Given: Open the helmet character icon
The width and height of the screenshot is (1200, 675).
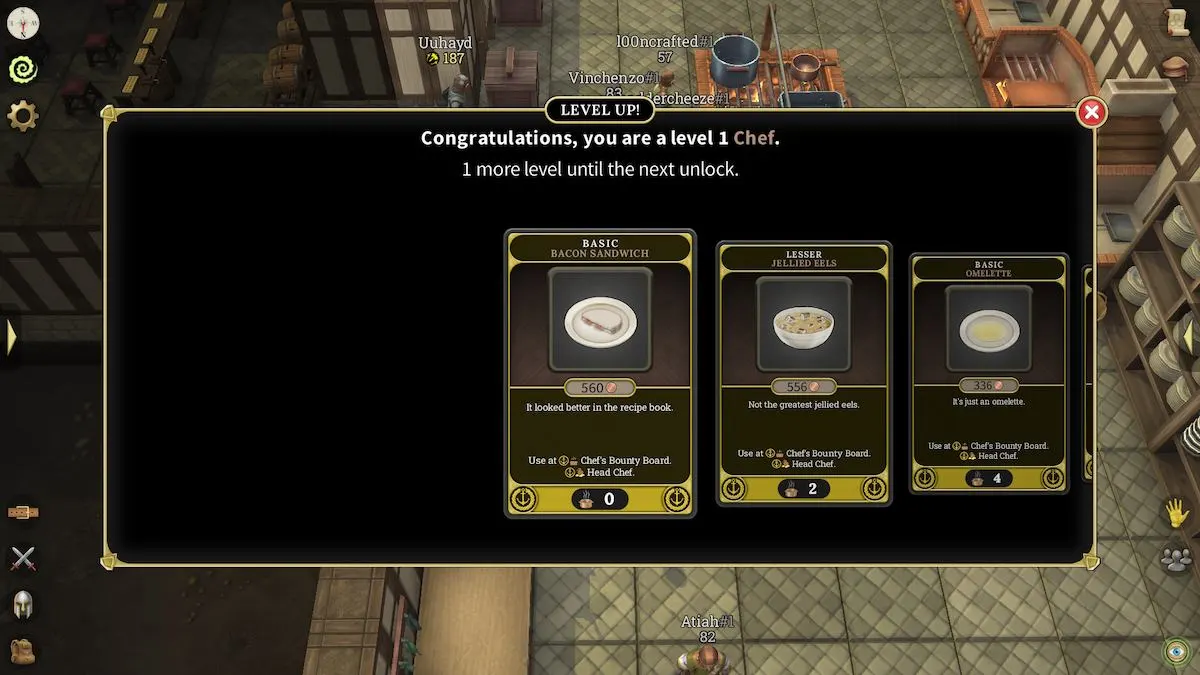Looking at the screenshot, I should click(22, 604).
